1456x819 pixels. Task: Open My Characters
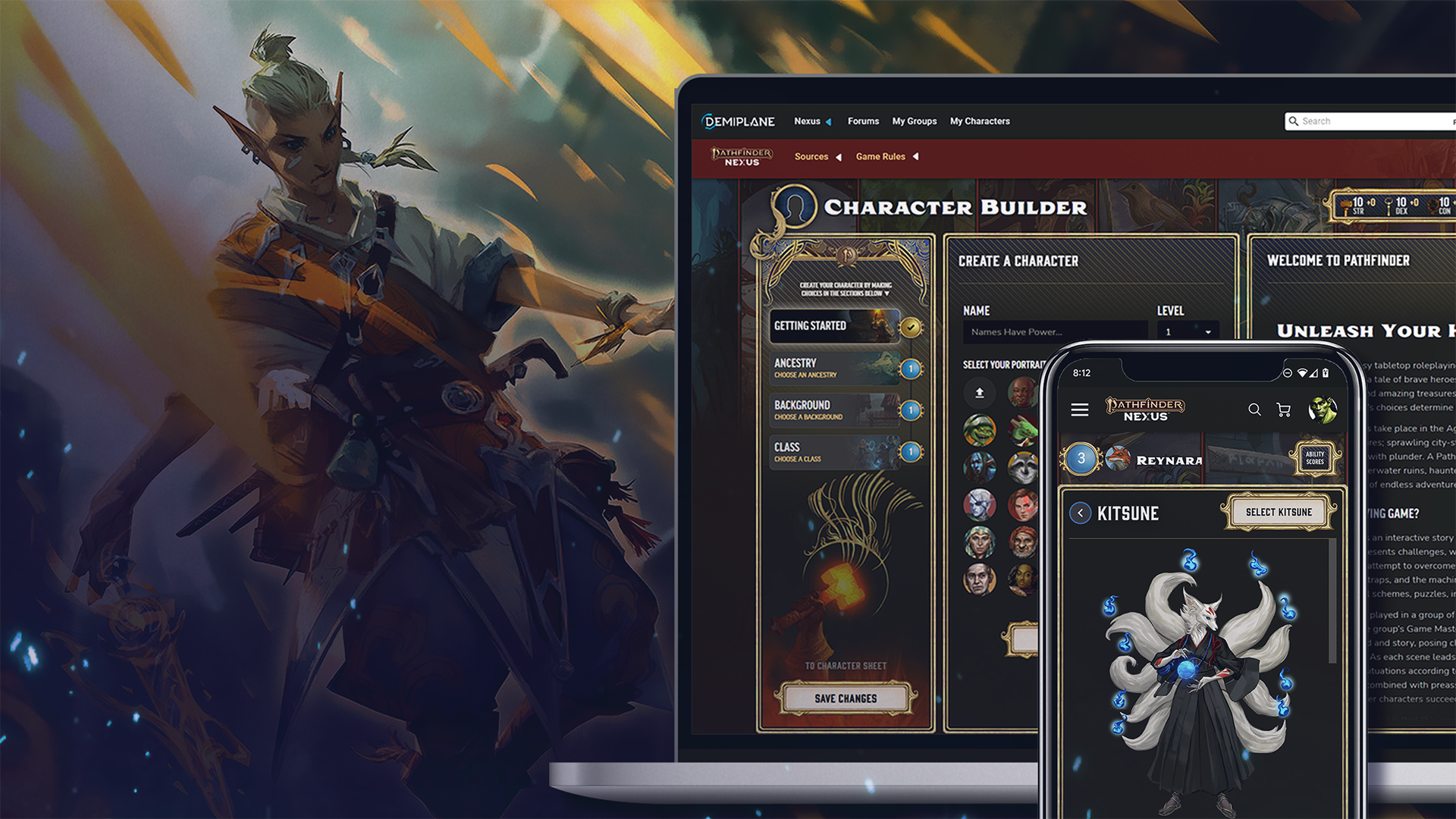pyautogui.click(x=980, y=121)
